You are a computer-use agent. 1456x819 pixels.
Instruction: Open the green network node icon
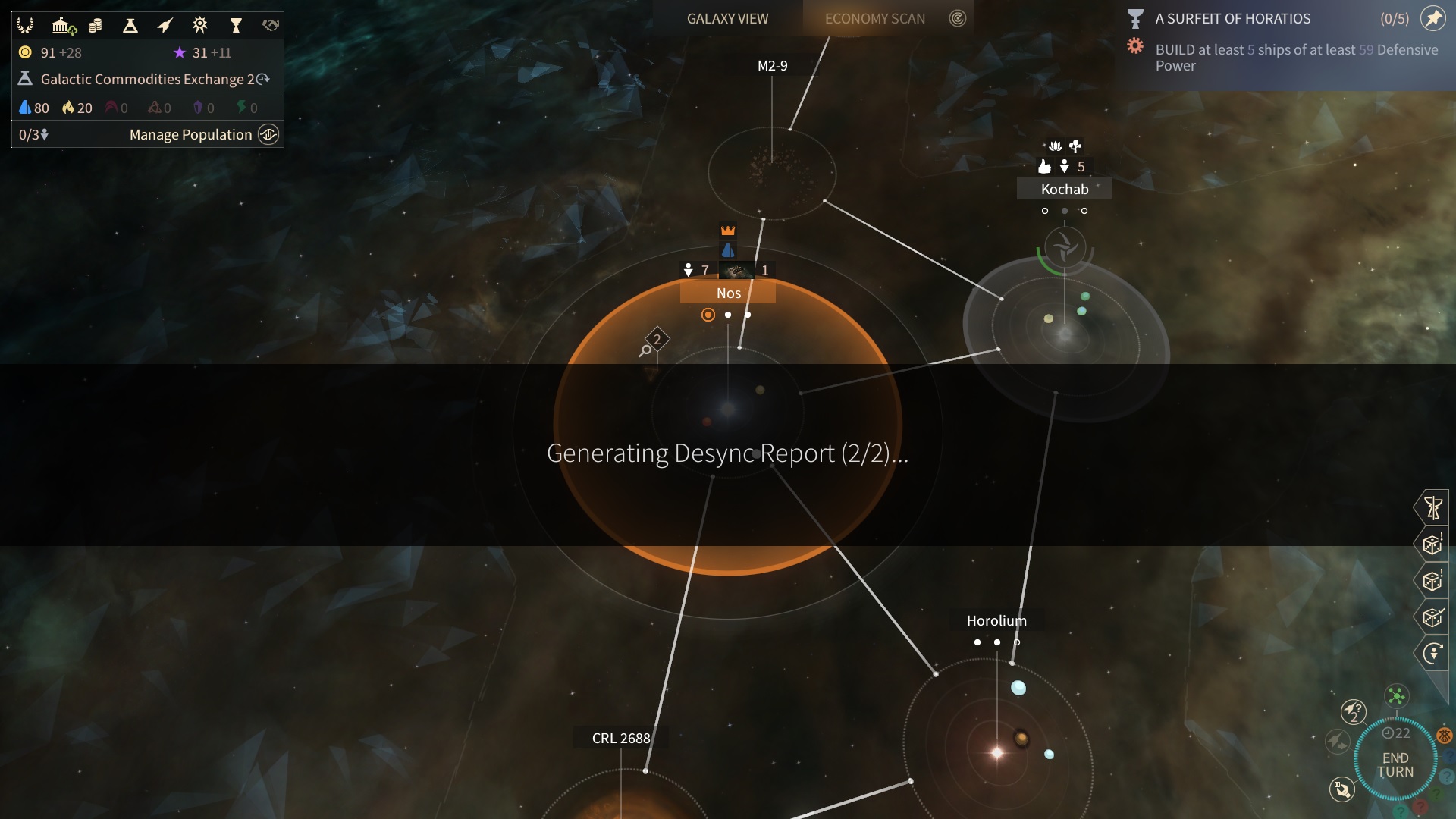coord(1396,695)
